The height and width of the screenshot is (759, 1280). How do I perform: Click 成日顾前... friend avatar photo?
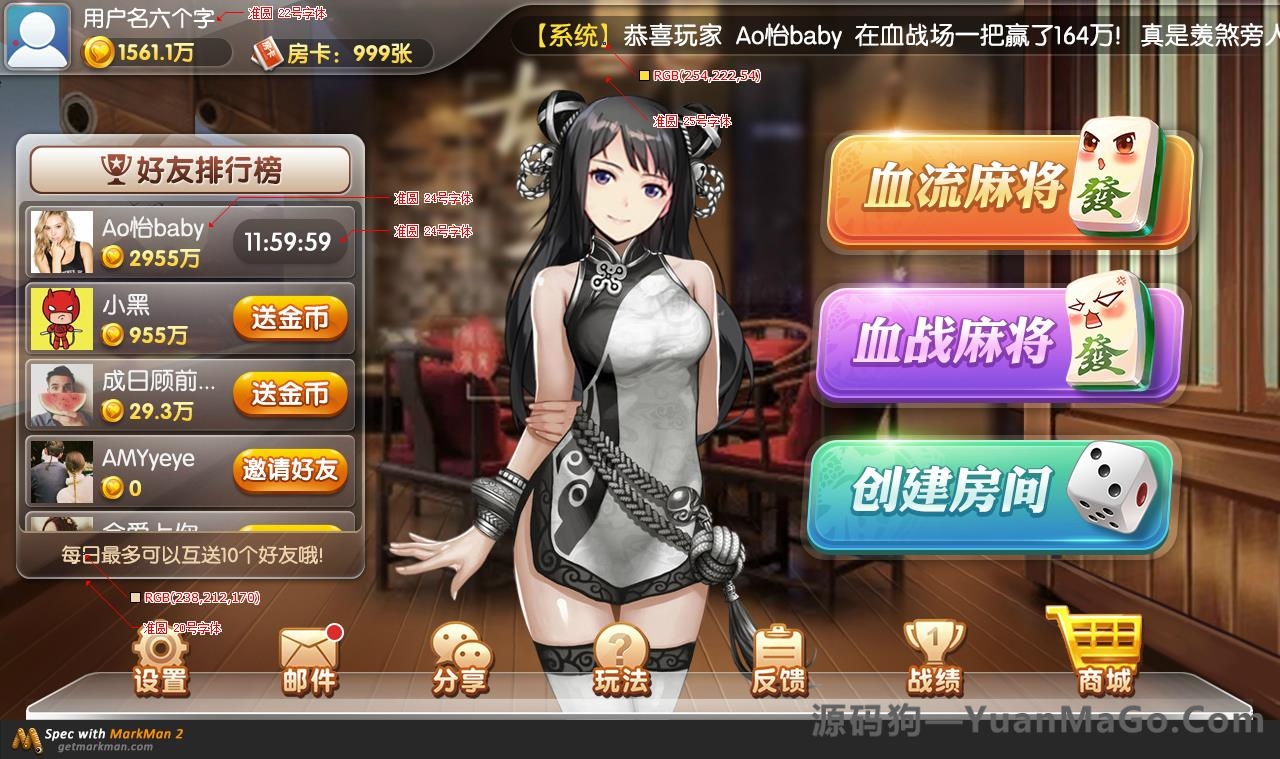click(x=62, y=394)
